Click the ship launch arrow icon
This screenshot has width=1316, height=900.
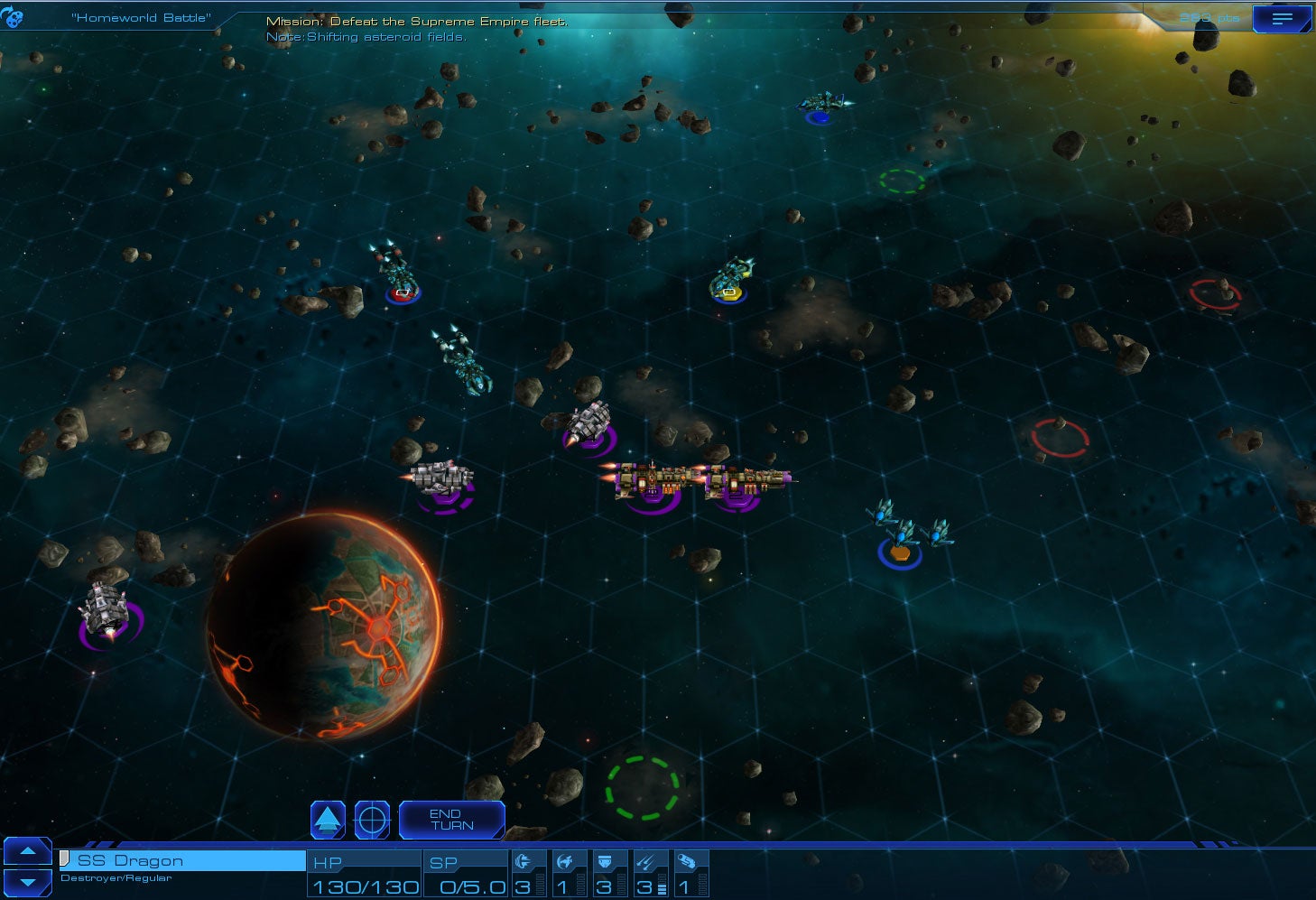coord(328,818)
